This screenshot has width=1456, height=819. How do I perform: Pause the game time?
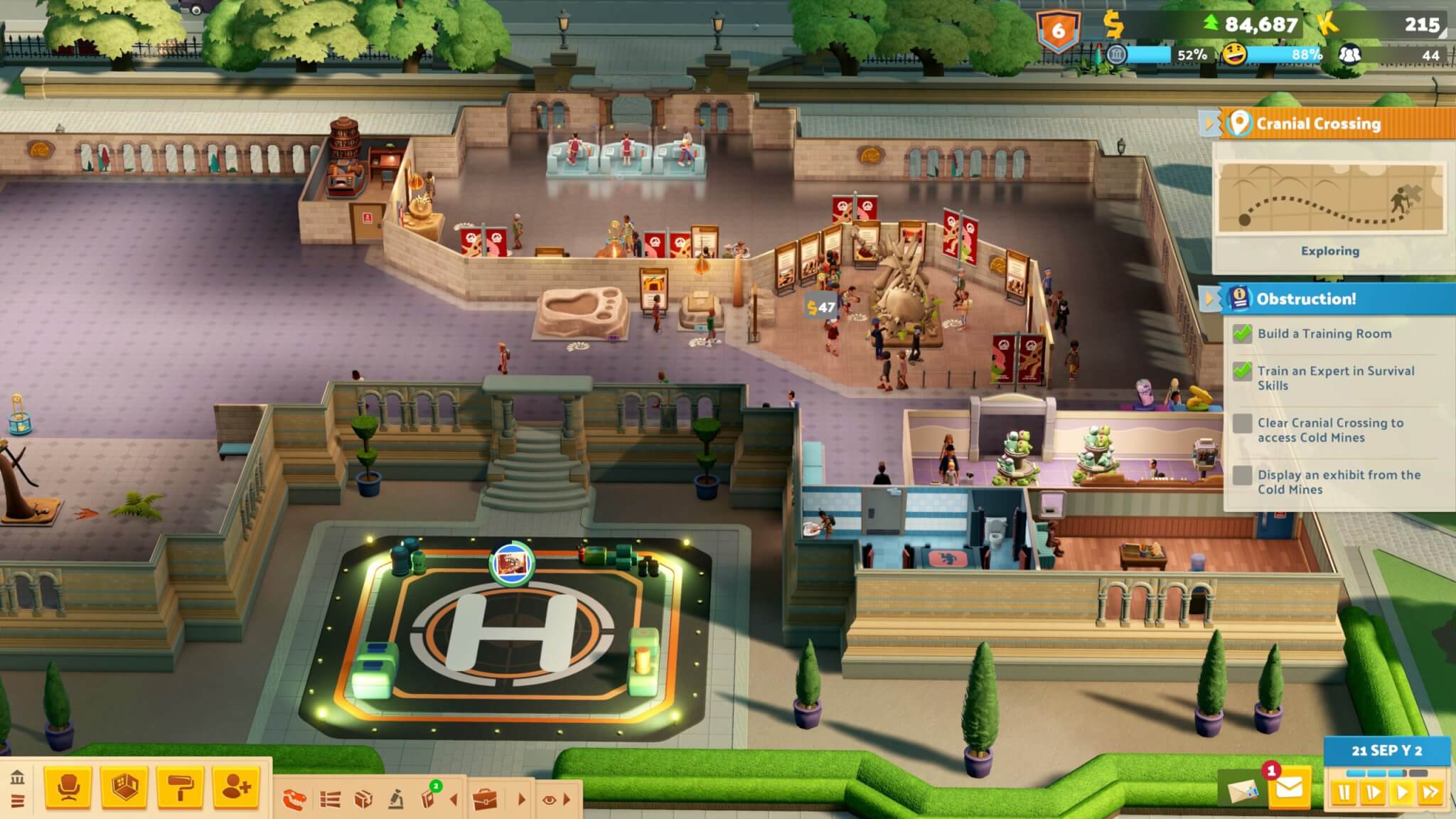click(1344, 792)
